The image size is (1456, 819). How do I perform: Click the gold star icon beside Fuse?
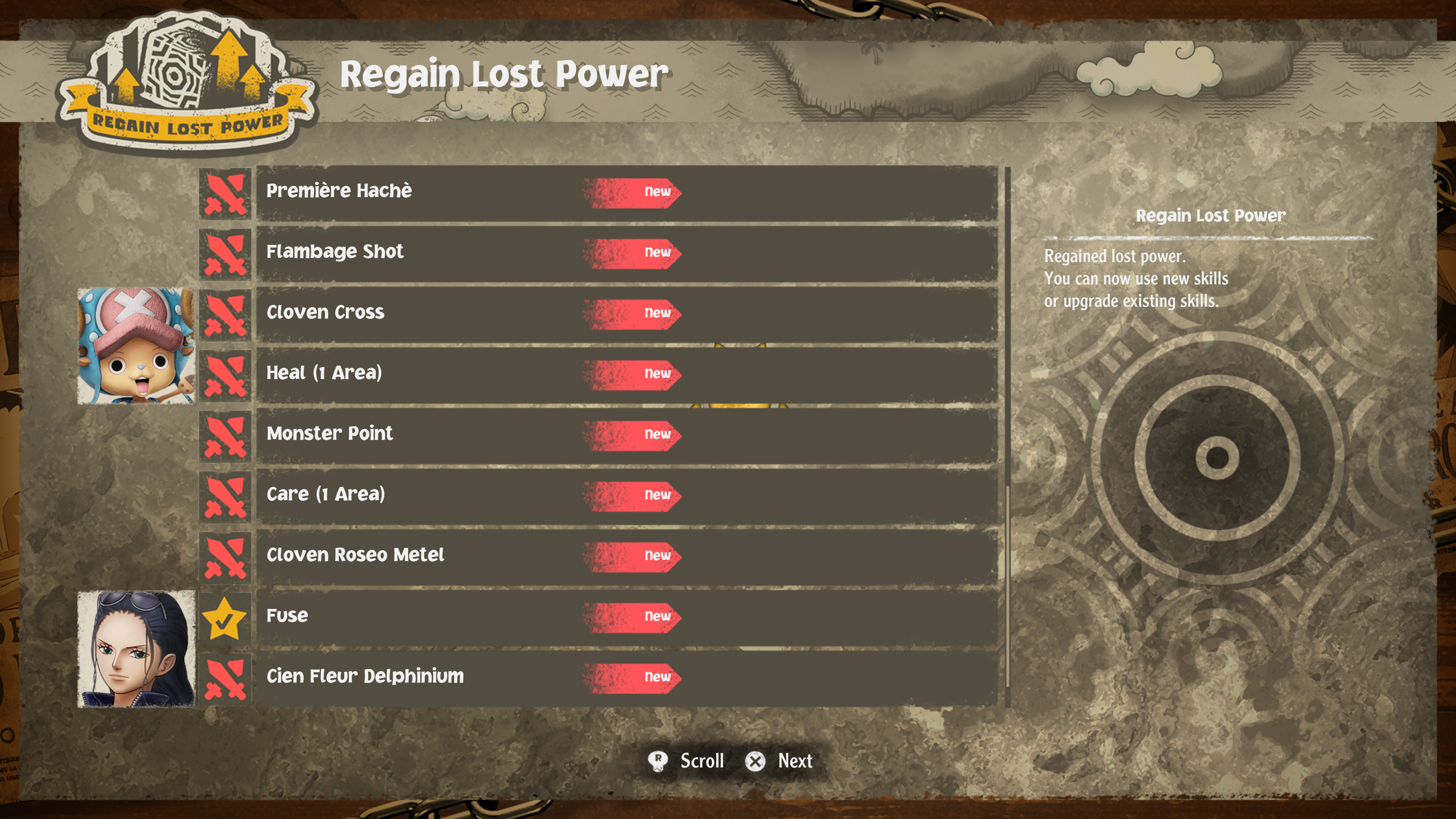224,619
